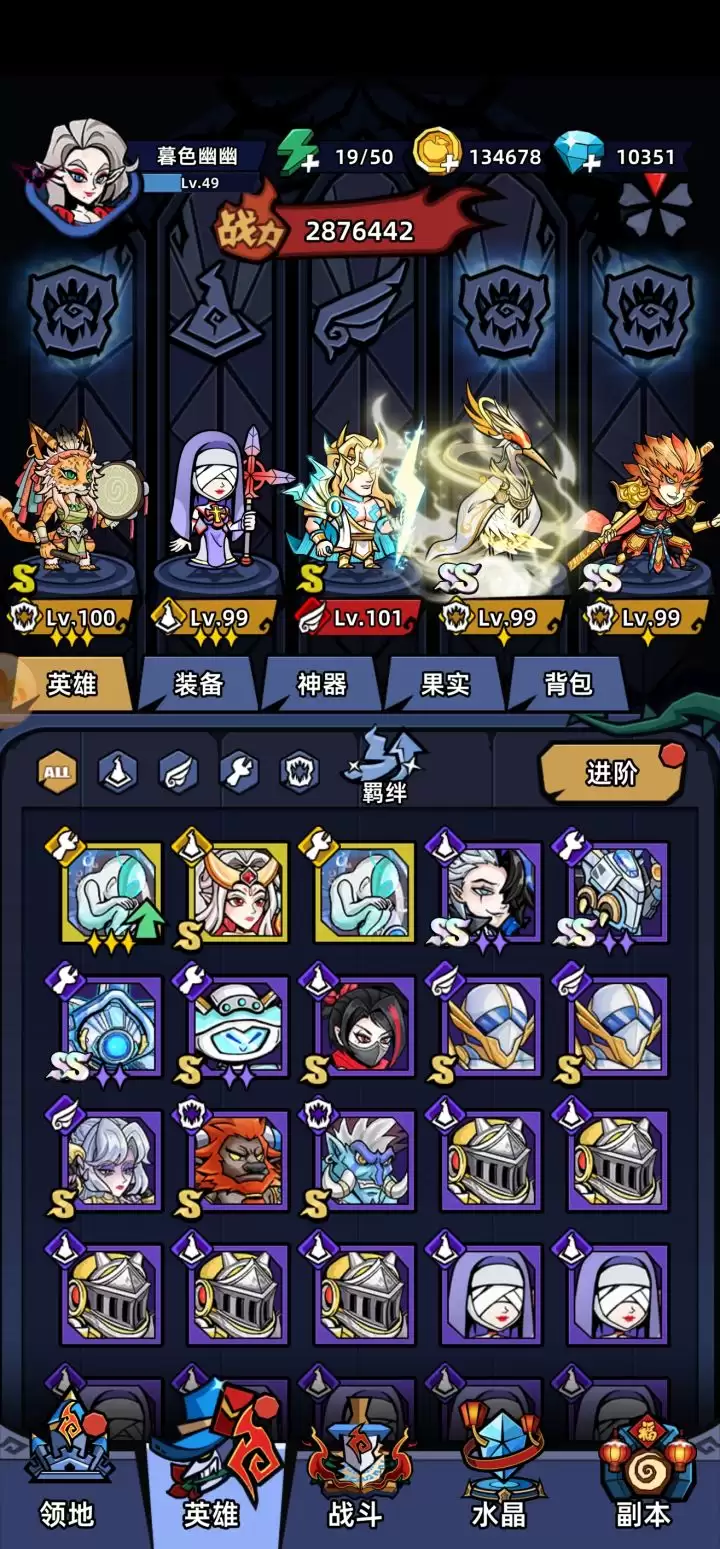Choose the blue horned ogre hero portrait
Viewport: 720px width, 1549px height.
click(x=364, y=1160)
